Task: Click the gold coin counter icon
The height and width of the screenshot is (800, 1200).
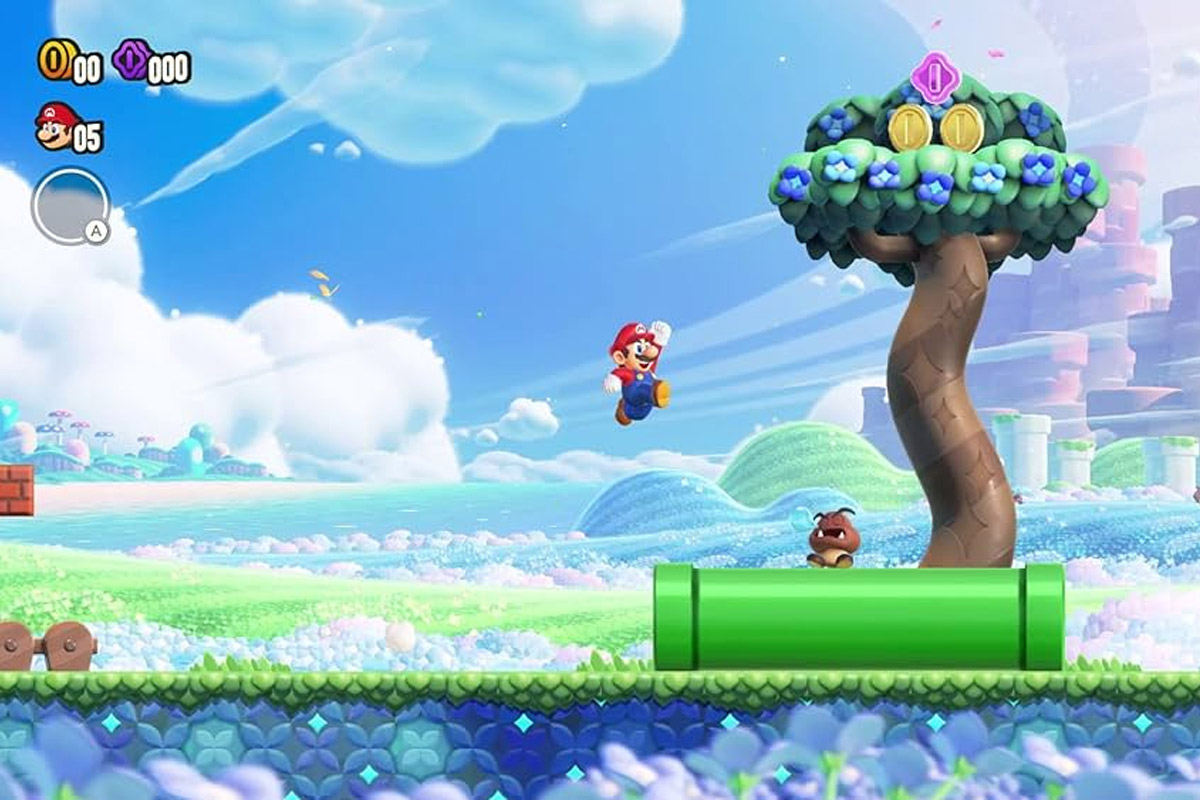Action: click(x=54, y=60)
